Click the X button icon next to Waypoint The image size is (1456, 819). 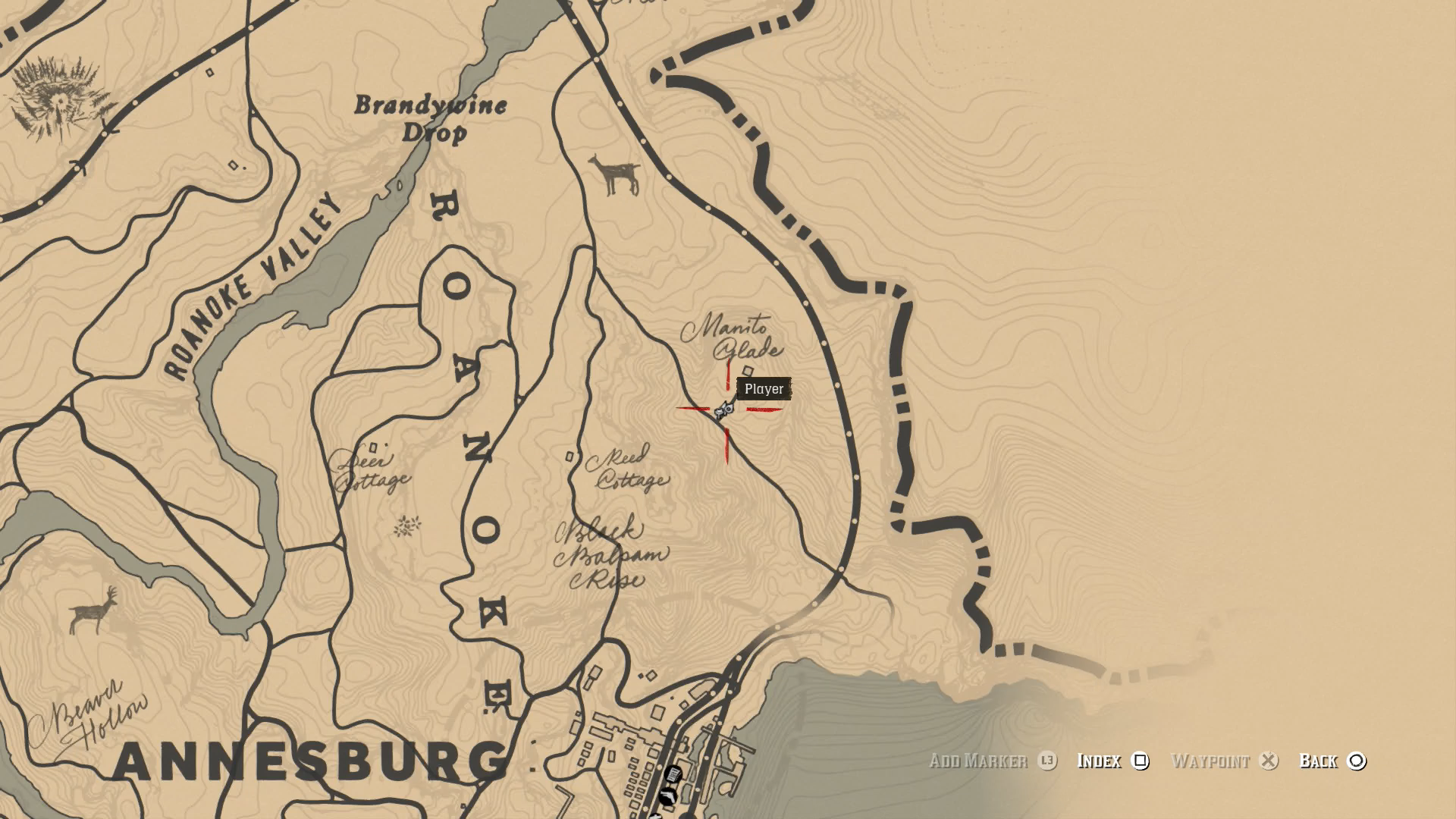[x=1267, y=761]
